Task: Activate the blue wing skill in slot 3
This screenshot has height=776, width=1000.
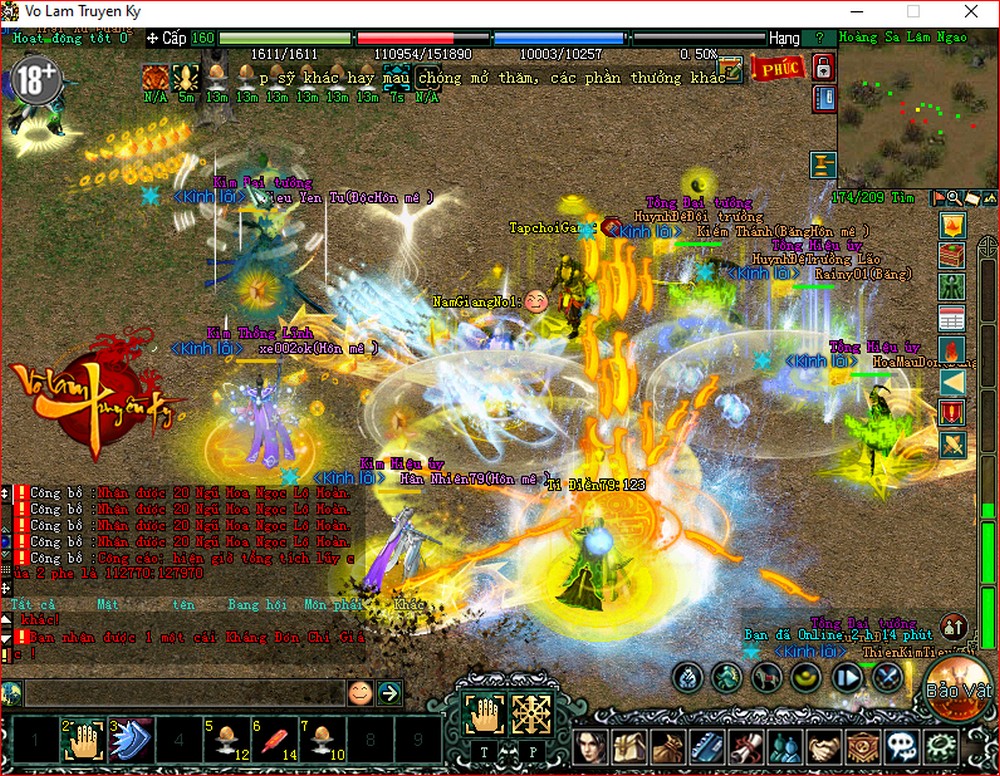Action: (130, 740)
